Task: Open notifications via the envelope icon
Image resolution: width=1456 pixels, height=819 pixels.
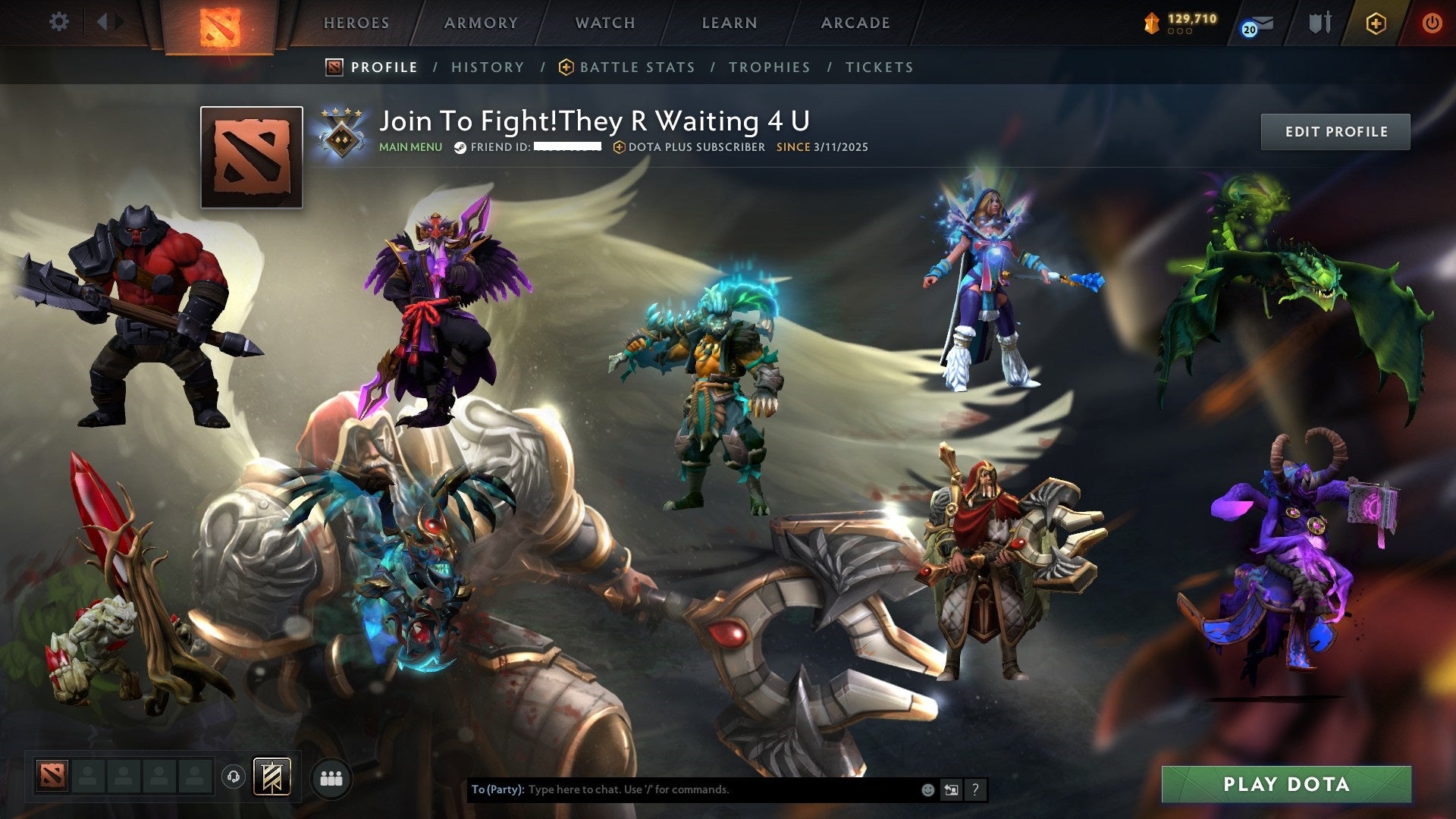Action: pos(1263,24)
